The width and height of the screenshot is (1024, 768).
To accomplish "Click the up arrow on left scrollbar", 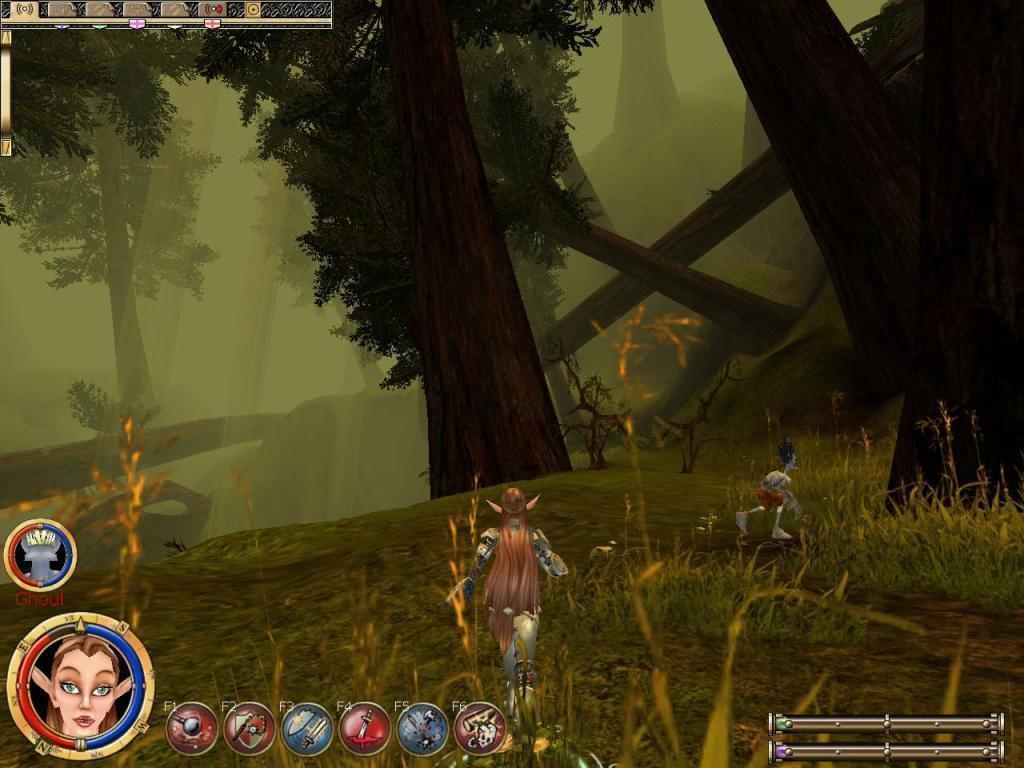I will (6, 36).
